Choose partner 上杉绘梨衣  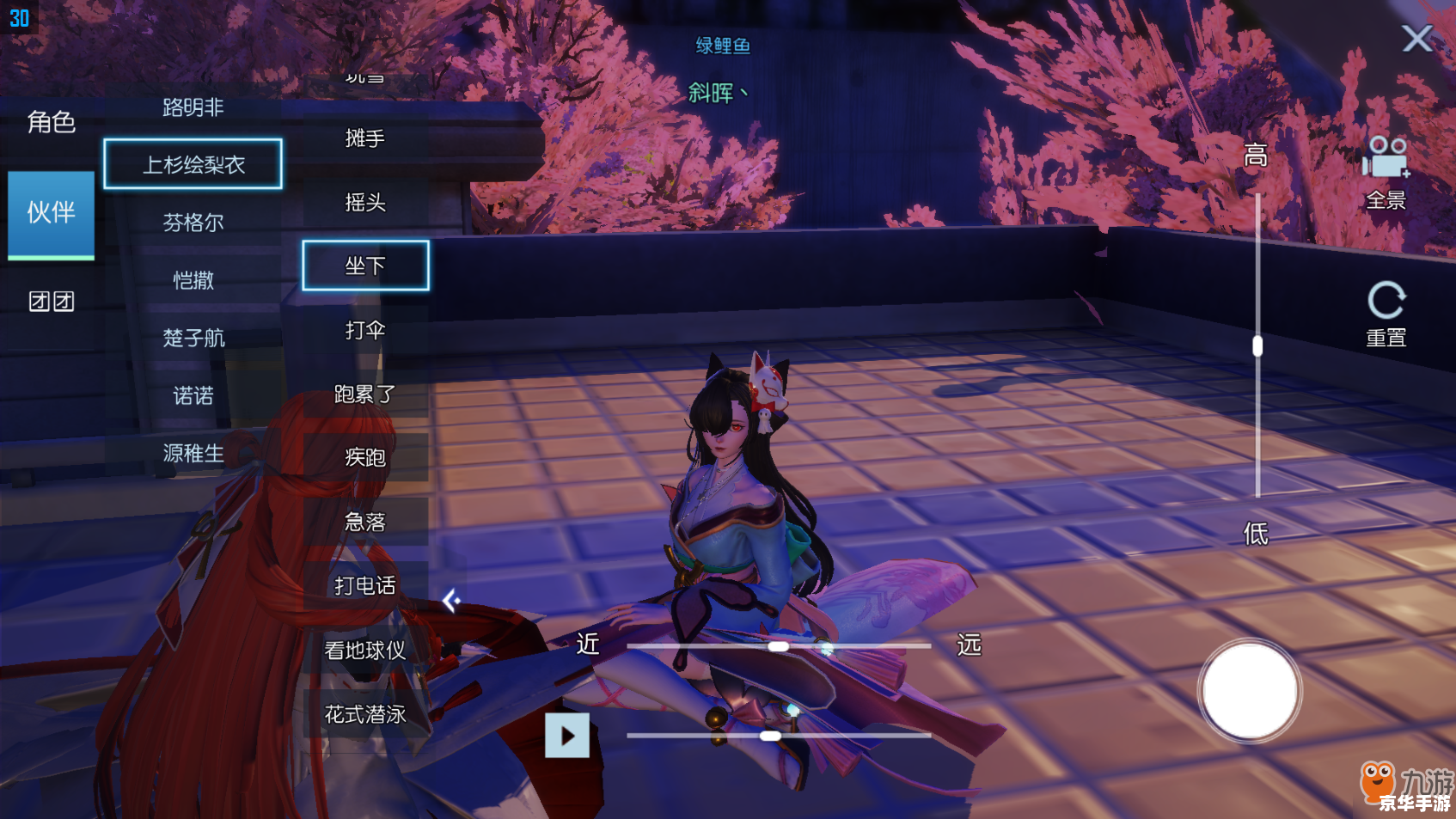(x=193, y=164)
